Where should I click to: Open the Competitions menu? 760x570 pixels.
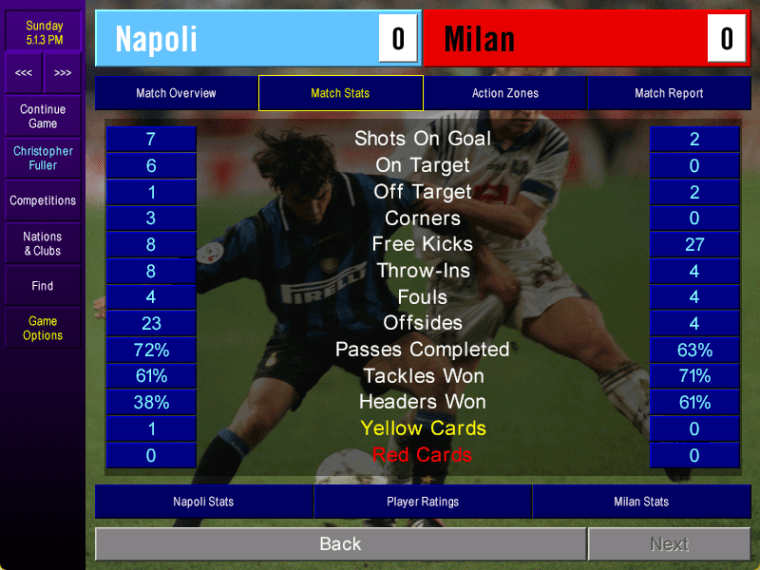pos(43,201)
